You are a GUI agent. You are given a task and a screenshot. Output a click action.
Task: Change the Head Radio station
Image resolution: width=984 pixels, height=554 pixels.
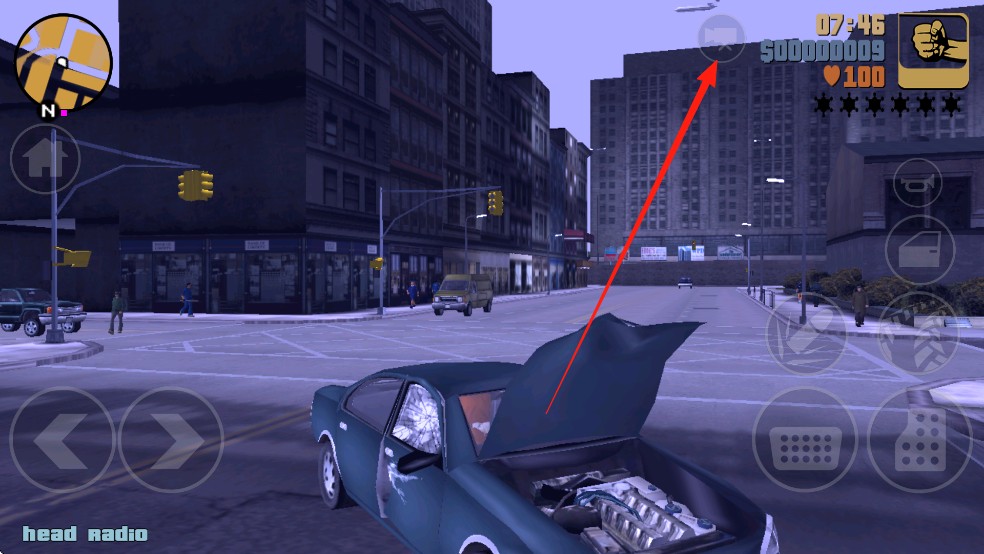click(x=85, y=534)
